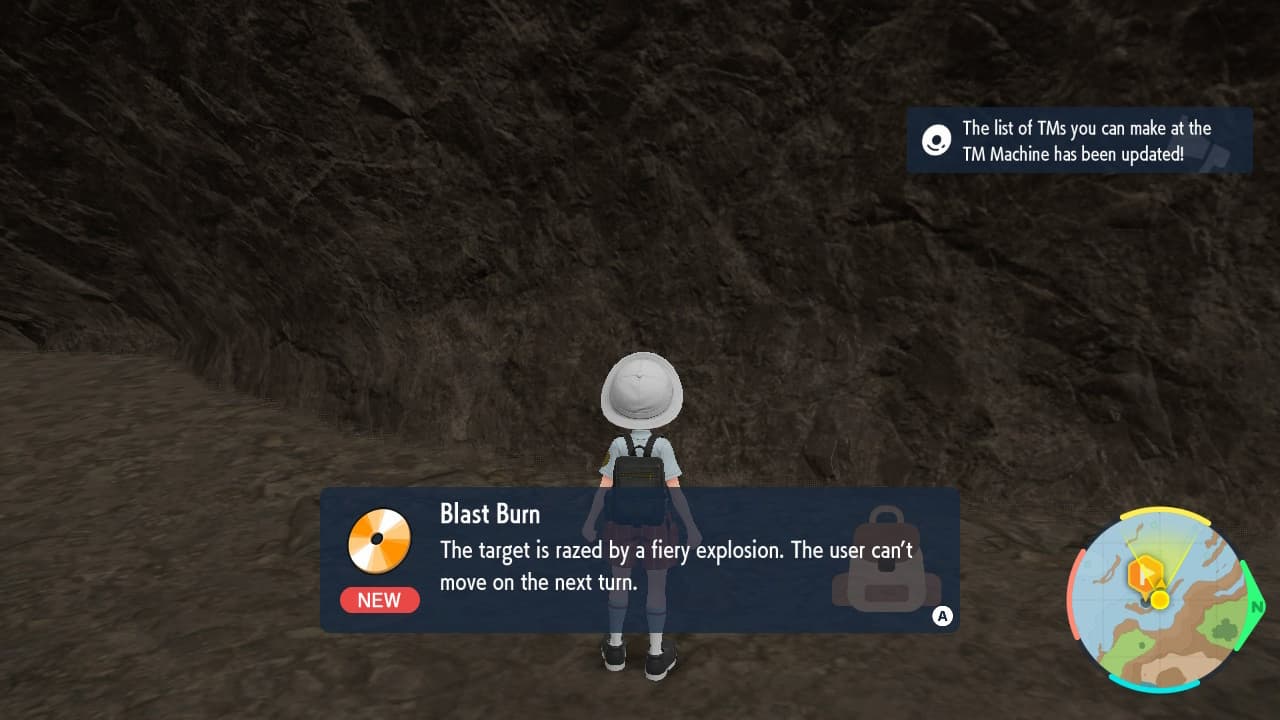The height and width of the screenshot is (720, 1280).
Task: Click the white TM disc icon in the notification
Action: point(935,140)
